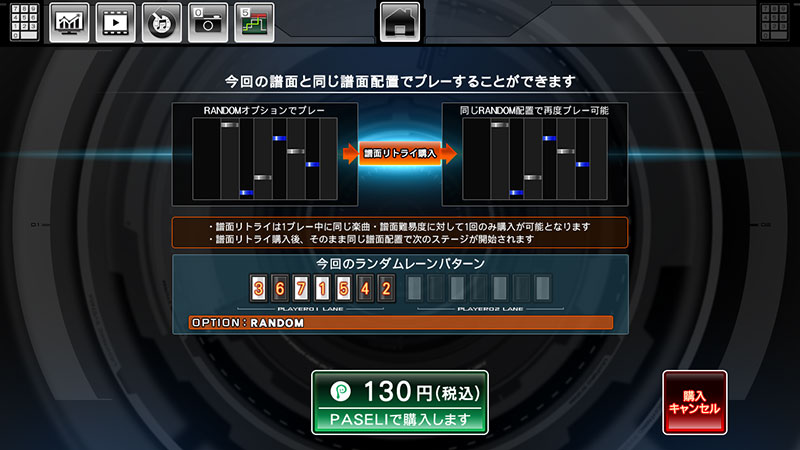Open the bar graph chart icon
The image size is (800, 450).
[69, 22]
